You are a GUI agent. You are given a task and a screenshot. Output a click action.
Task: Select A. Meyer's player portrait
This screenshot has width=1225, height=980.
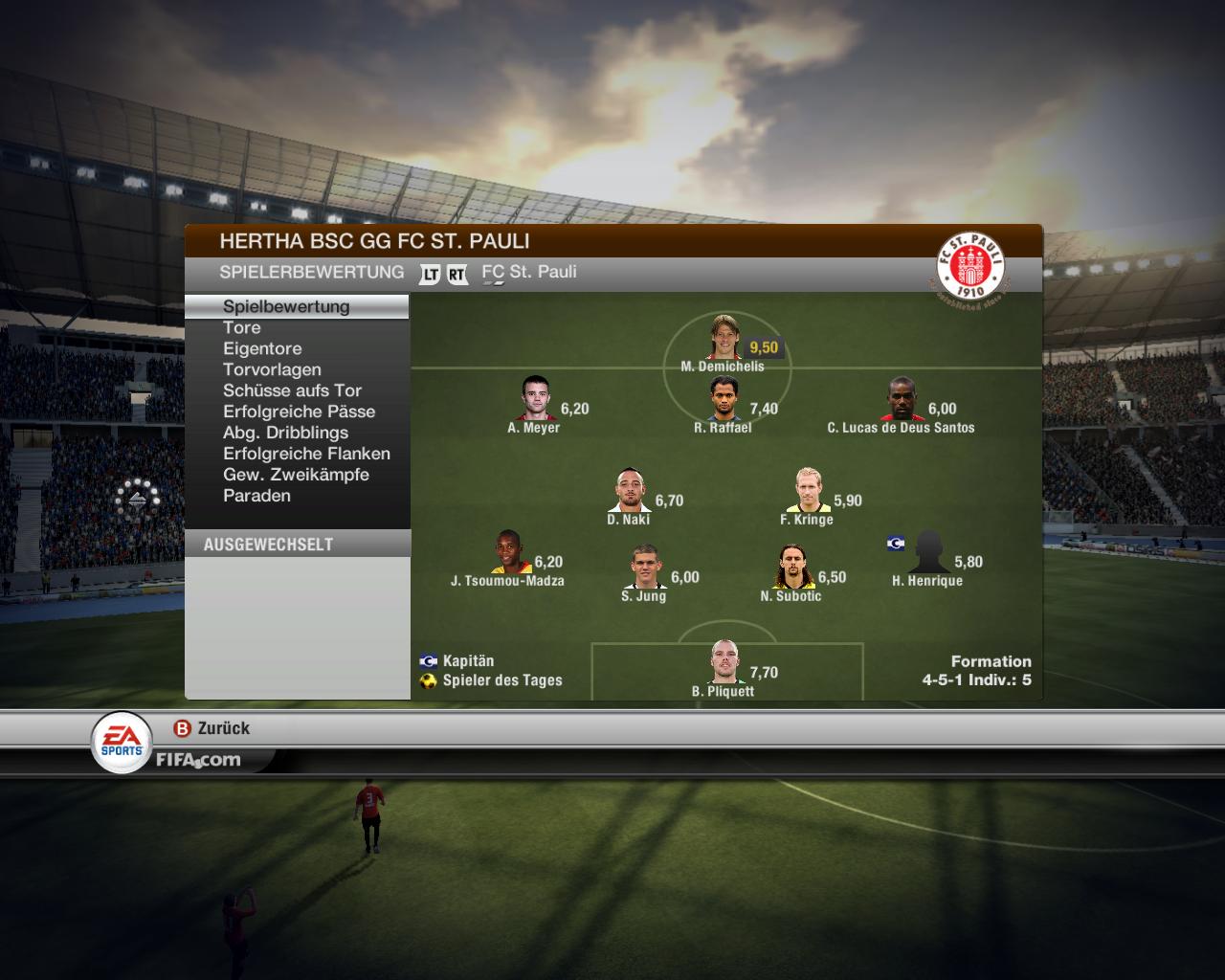pos(536,399)
